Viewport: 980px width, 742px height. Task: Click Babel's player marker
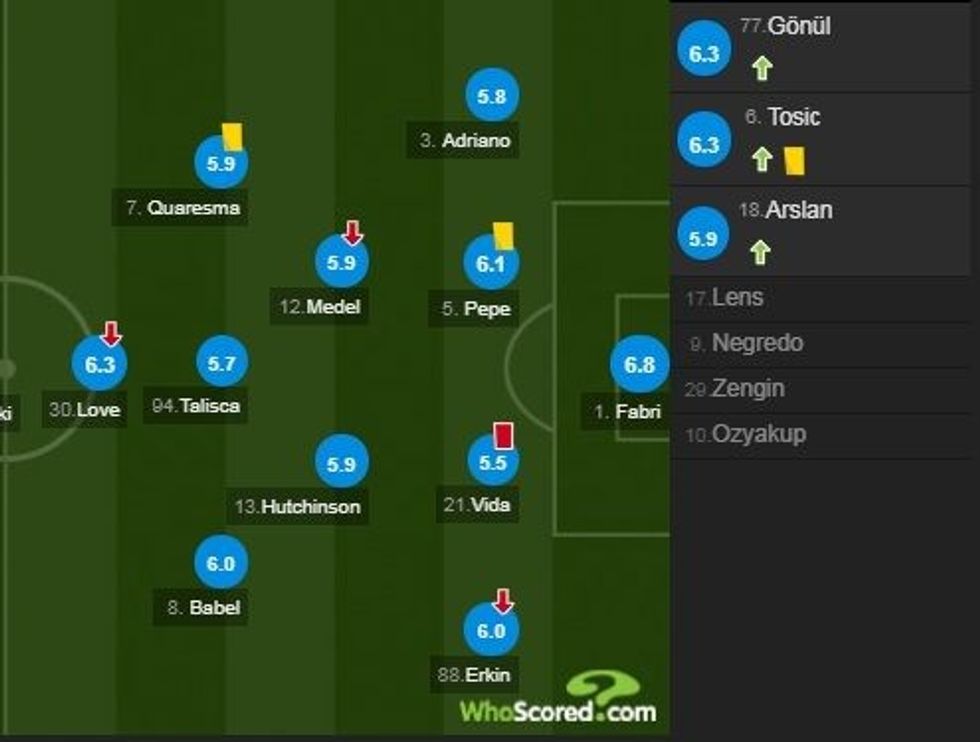221,564
